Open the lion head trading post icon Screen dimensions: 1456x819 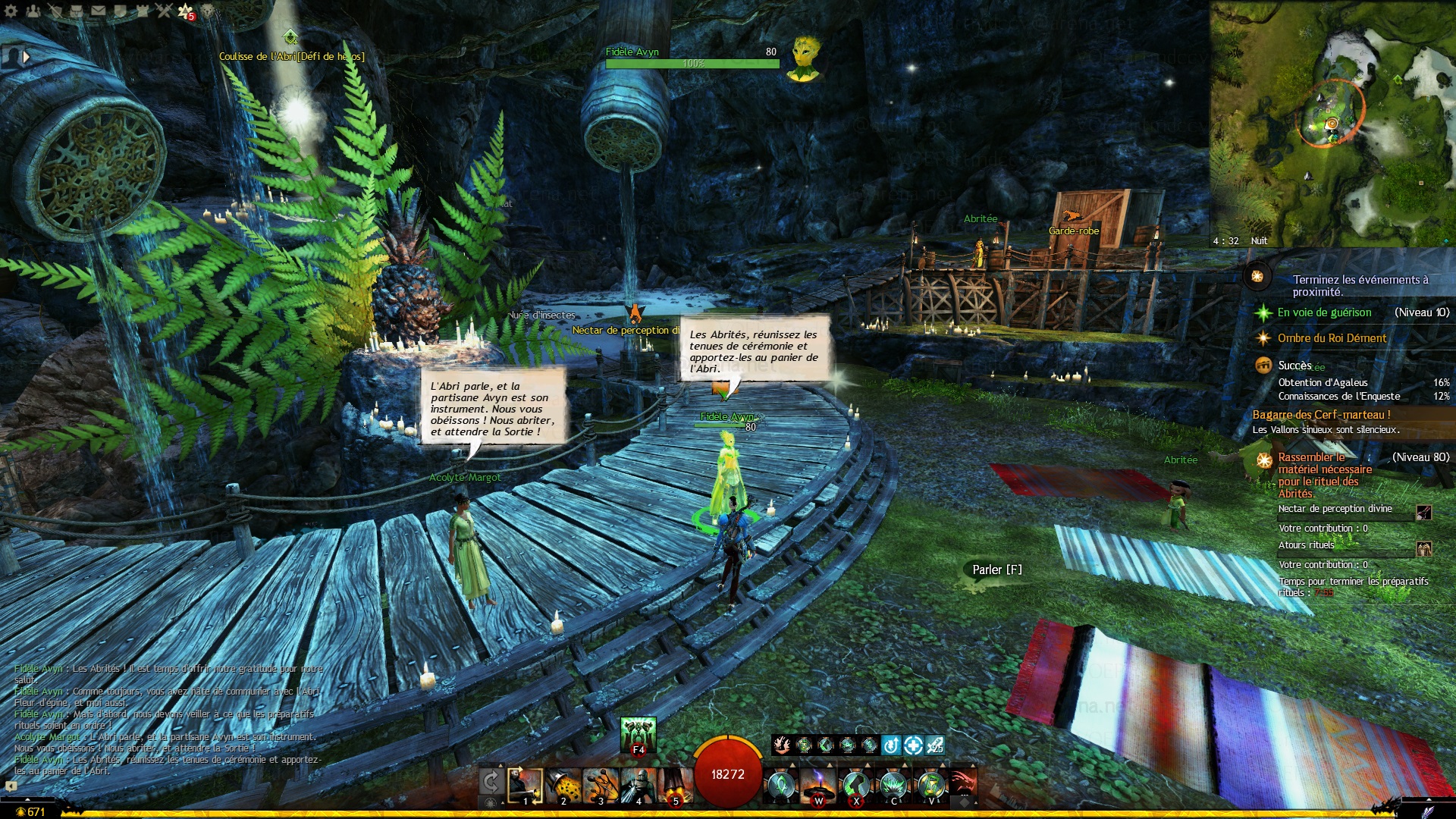[207, 11]
